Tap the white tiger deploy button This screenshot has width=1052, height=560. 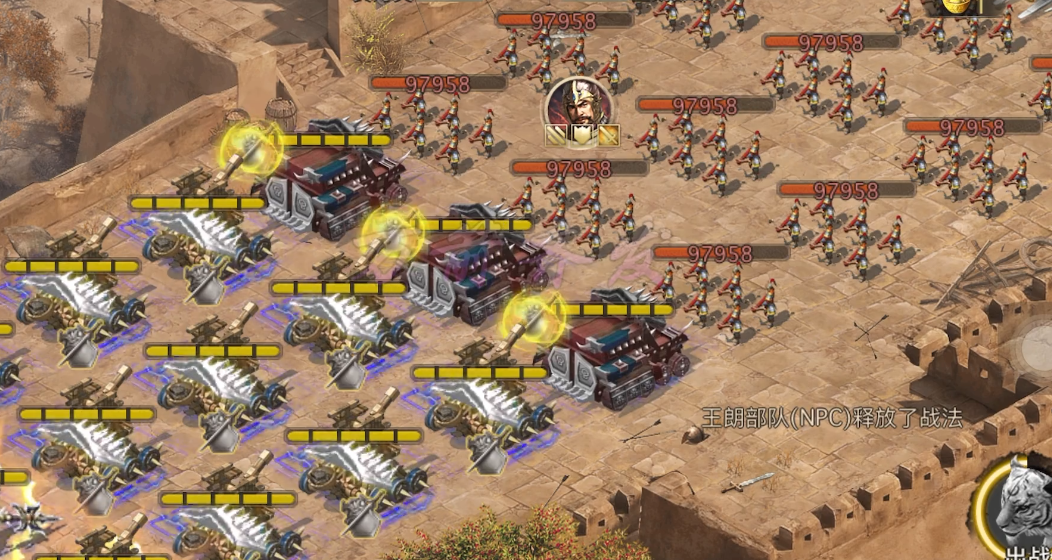click(x=1021, y=510)
